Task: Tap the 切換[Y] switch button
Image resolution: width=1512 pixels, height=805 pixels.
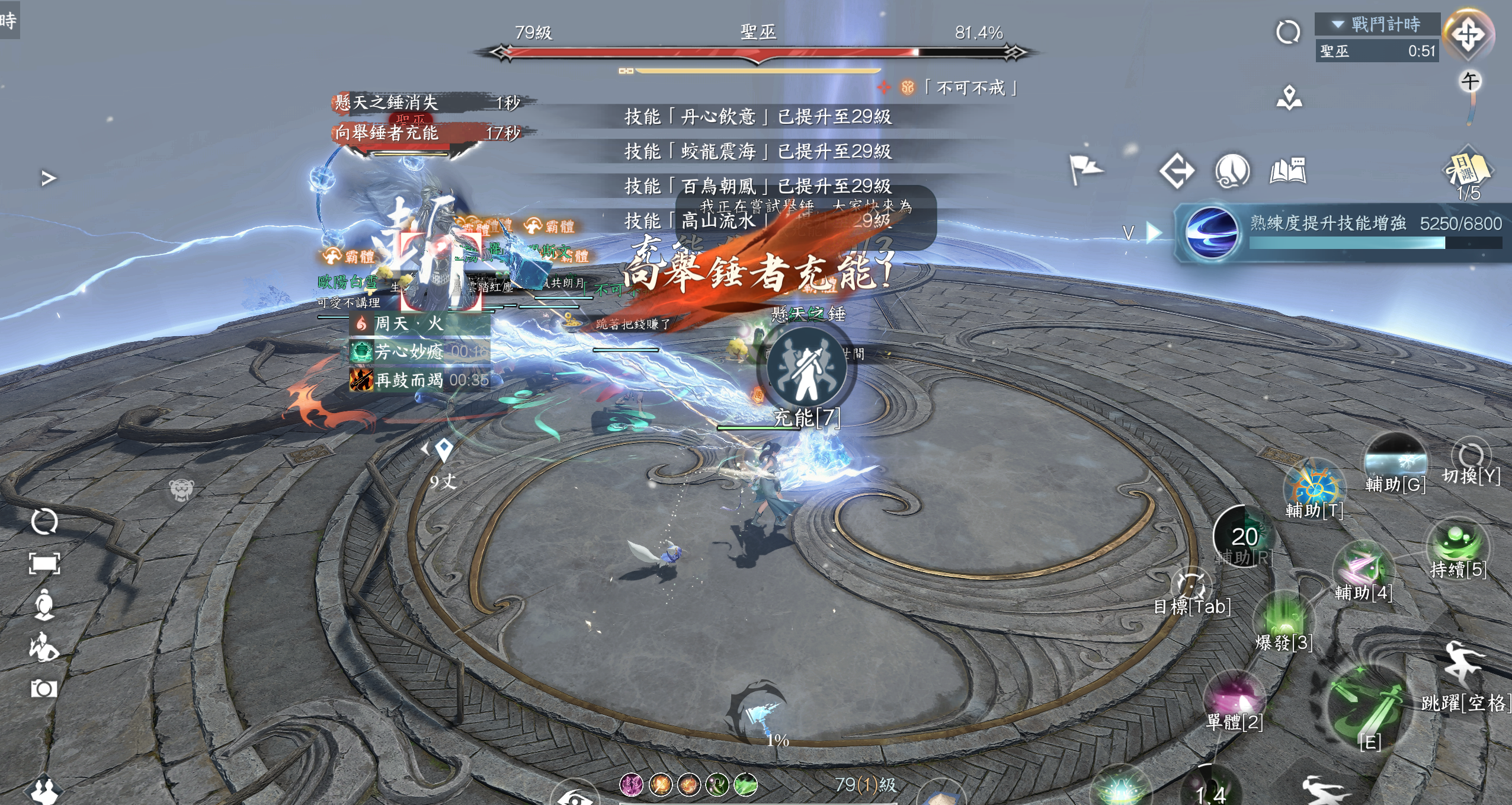Action: click(x=1471, y=460)
